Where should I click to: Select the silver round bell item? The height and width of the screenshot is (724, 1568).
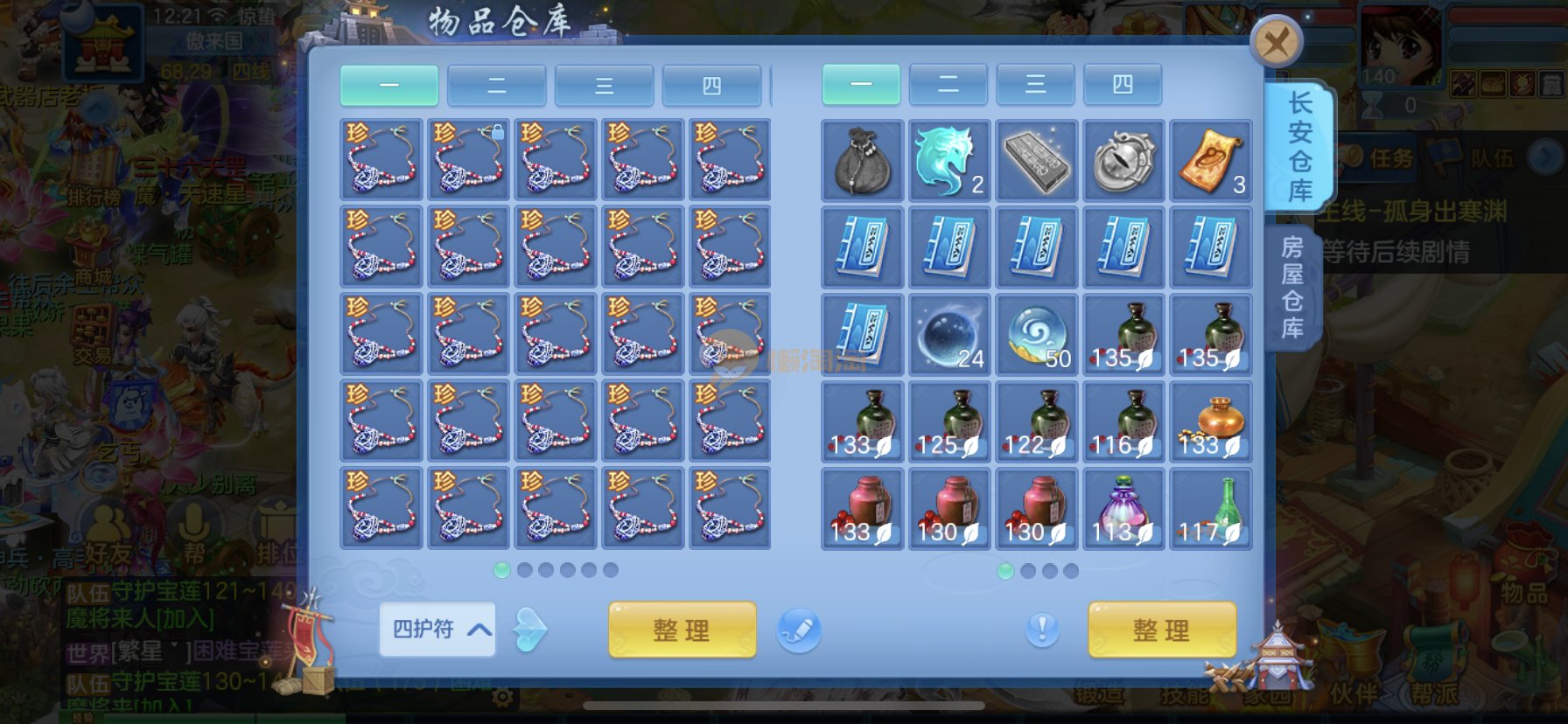pyautogui.click(x=1123, y=161)
